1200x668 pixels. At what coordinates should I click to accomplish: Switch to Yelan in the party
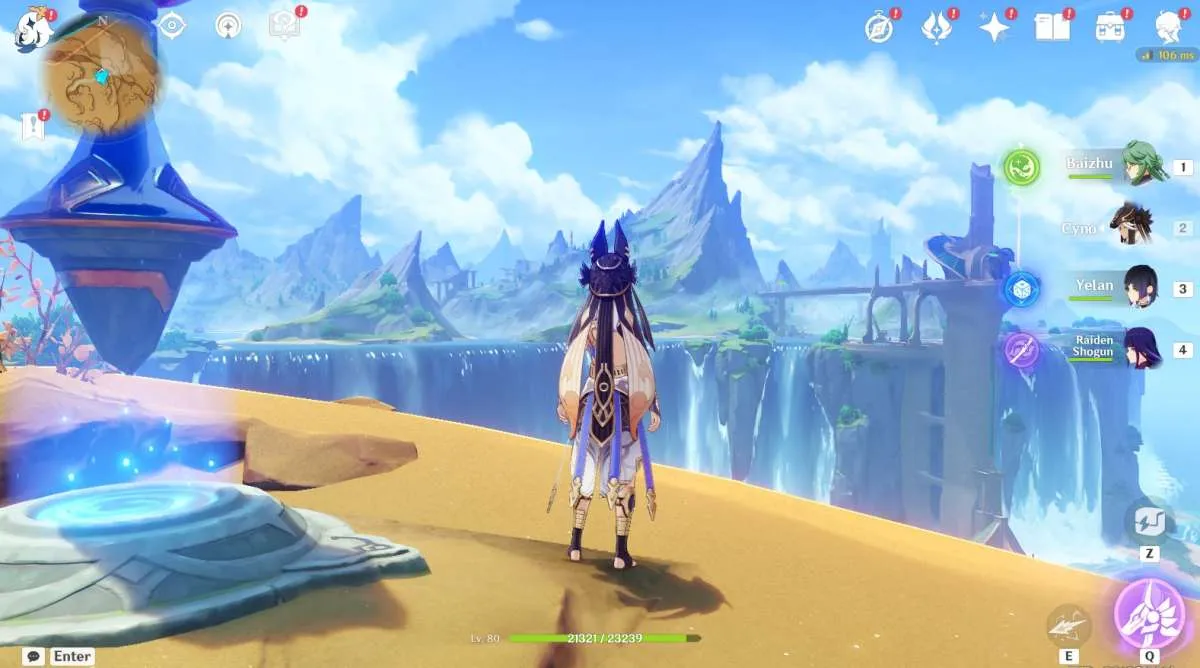point(1140,288)
